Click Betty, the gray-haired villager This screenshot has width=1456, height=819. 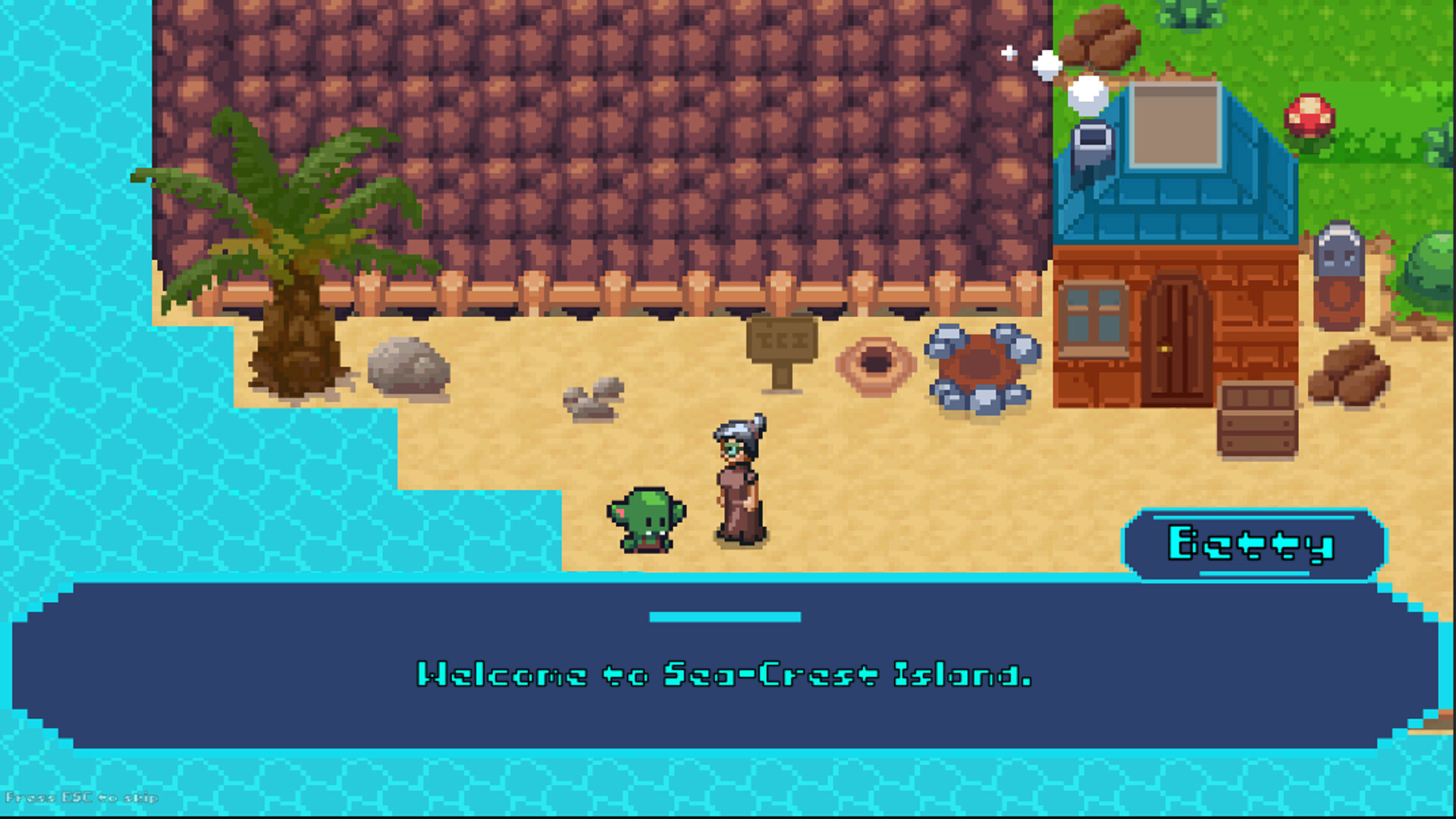pyautogui.click(x=736, y=485)
